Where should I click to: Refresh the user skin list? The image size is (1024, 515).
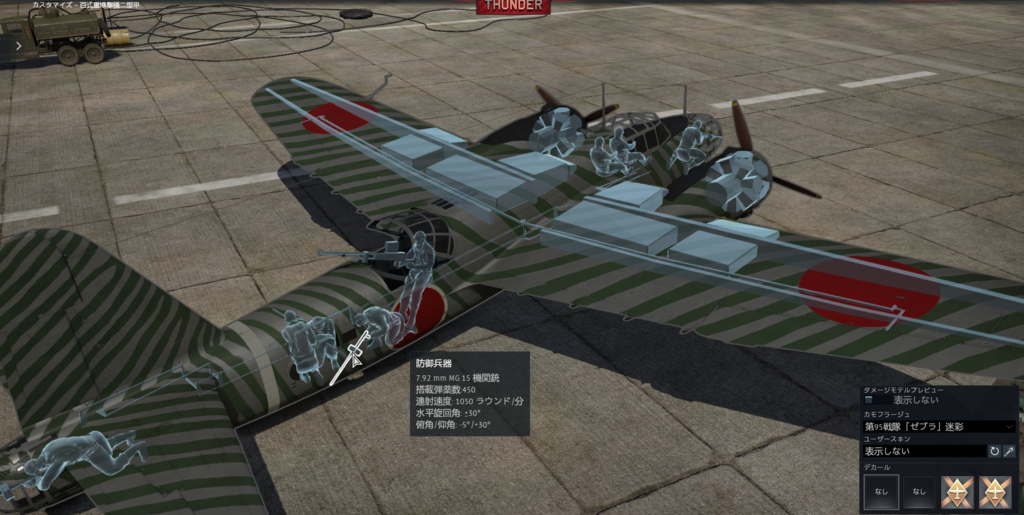pos(994,451)
